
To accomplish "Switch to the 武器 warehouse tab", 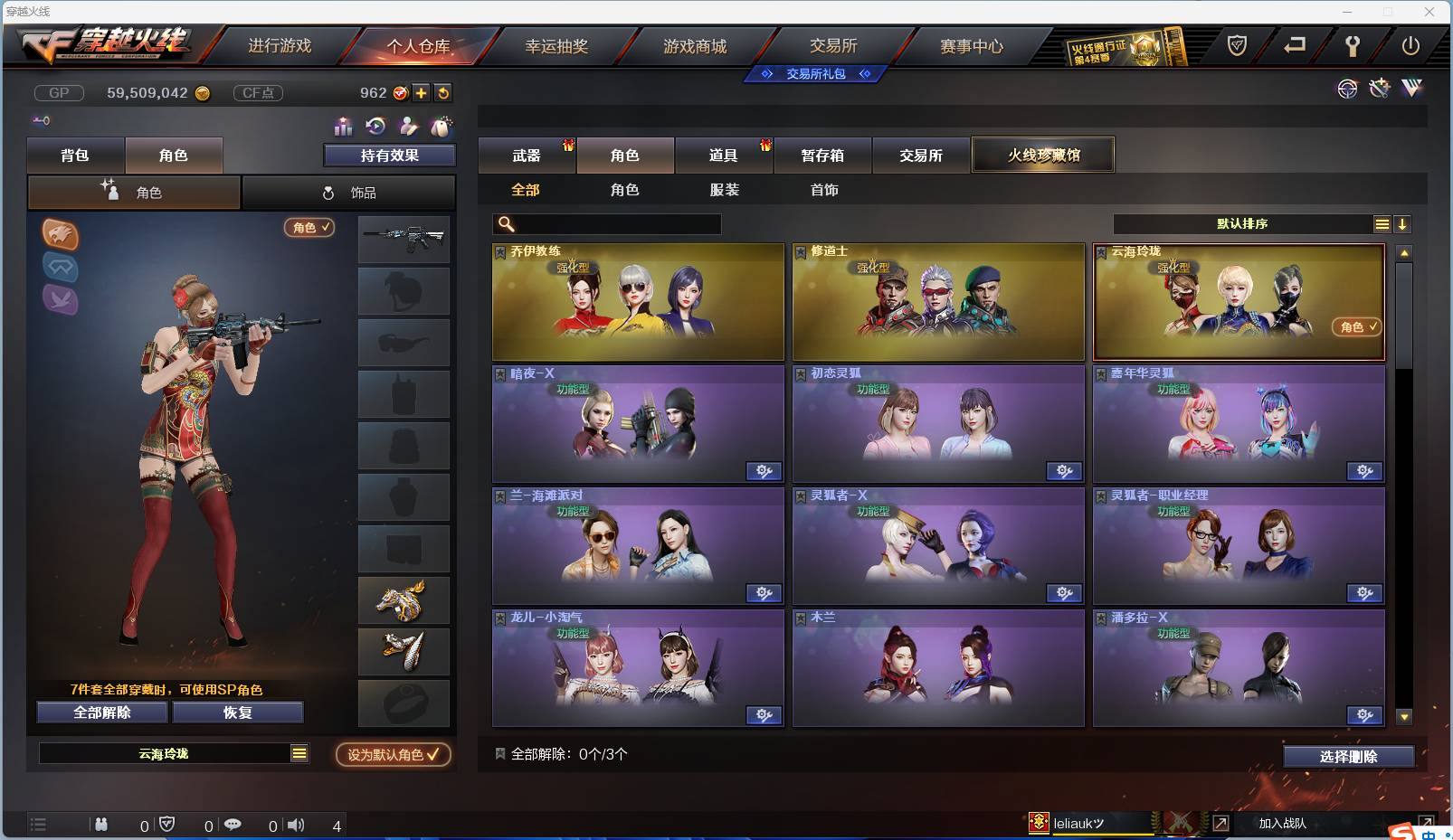I will coord(527,155).
